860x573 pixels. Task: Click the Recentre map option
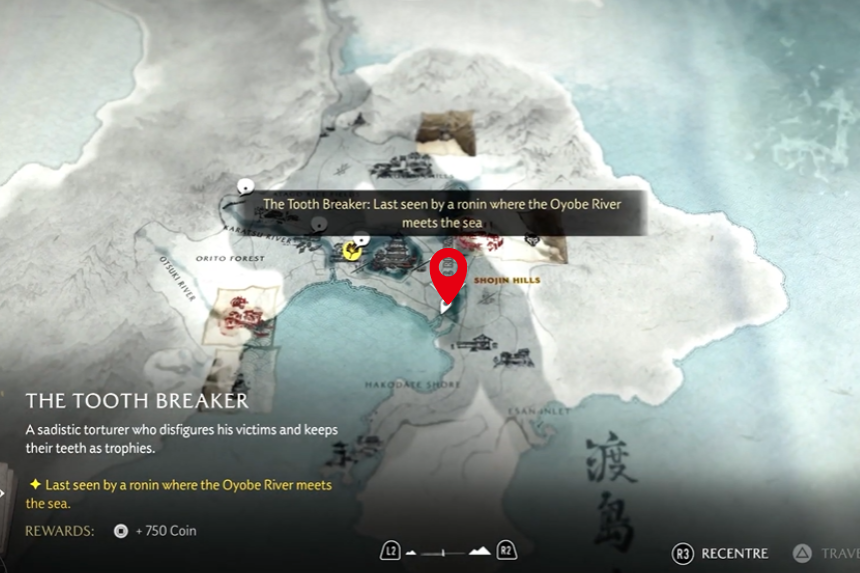coord(722,553)
